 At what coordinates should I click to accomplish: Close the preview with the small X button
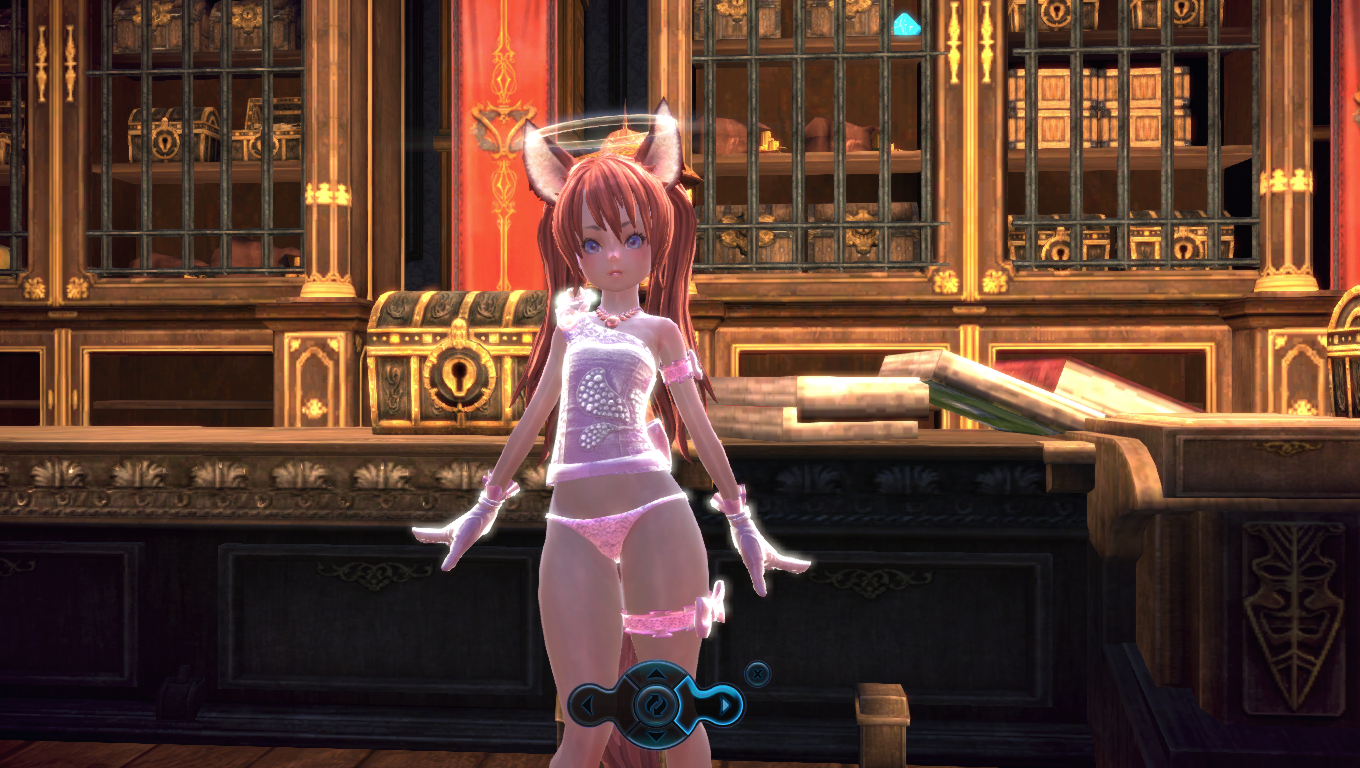[758, 674]
